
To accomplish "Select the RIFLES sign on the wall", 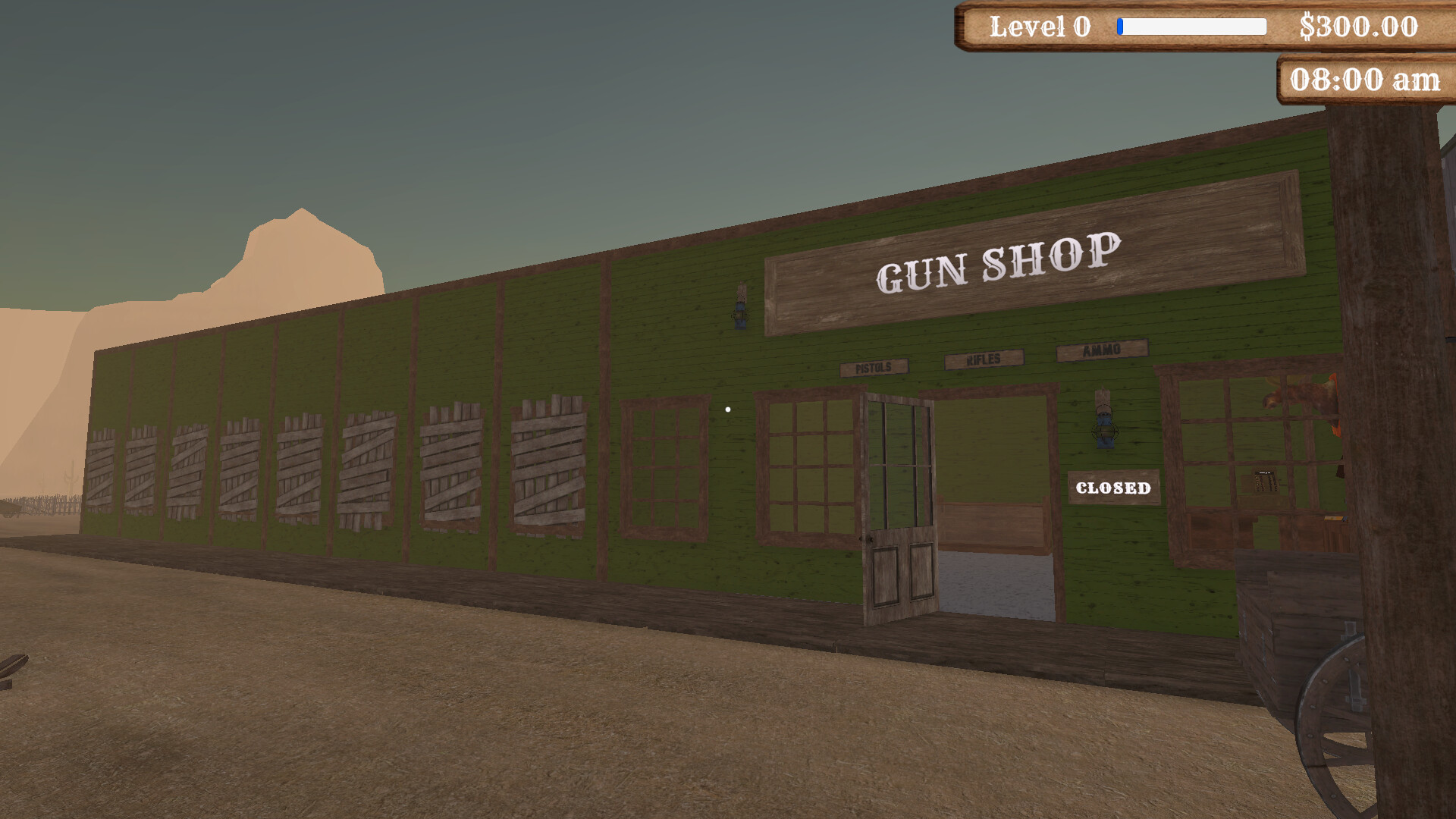I will 983,359.
